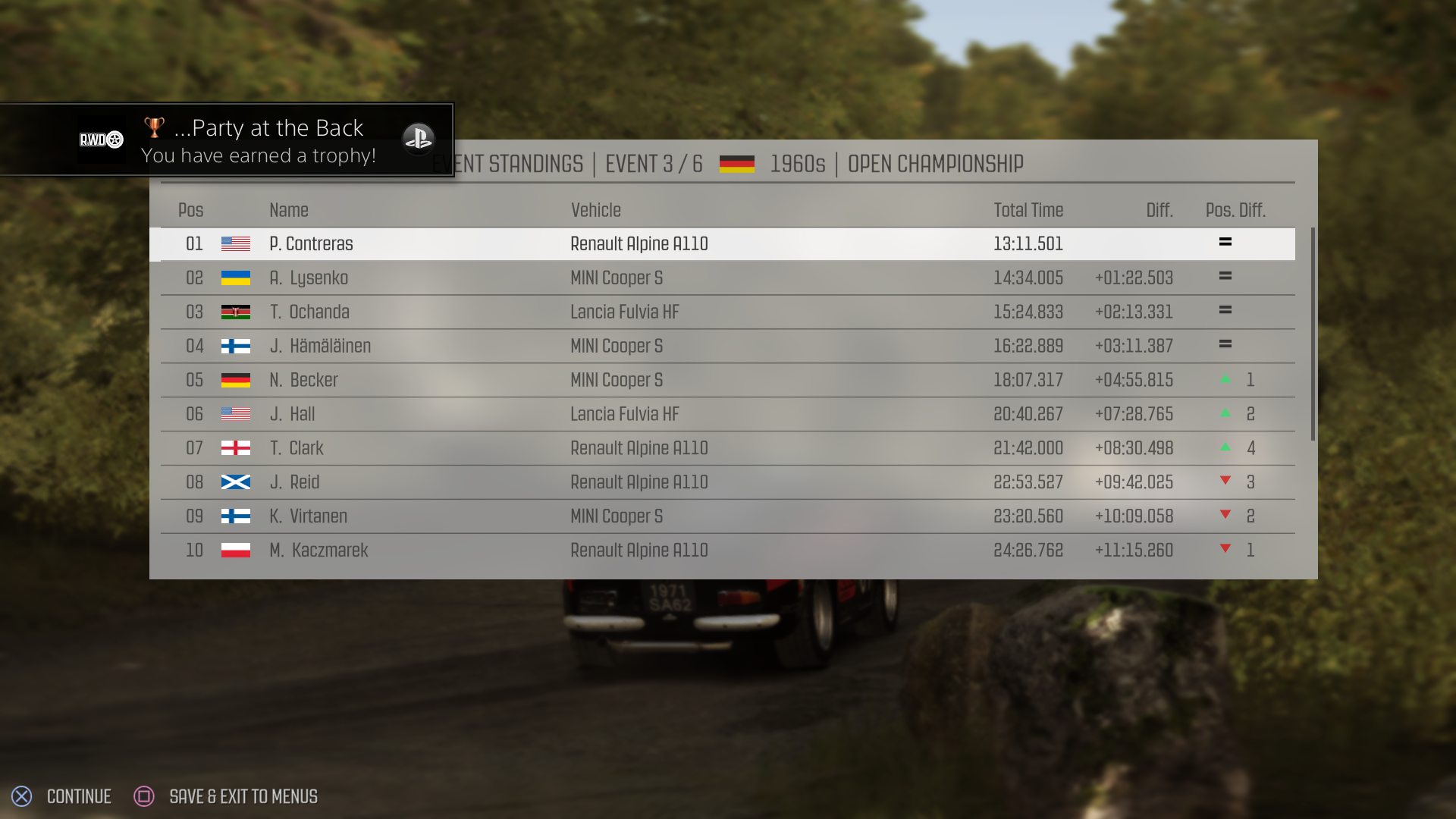1456x819 pixels.
Task: Select the Total Time column header
Action: [x=1028, y=210]
